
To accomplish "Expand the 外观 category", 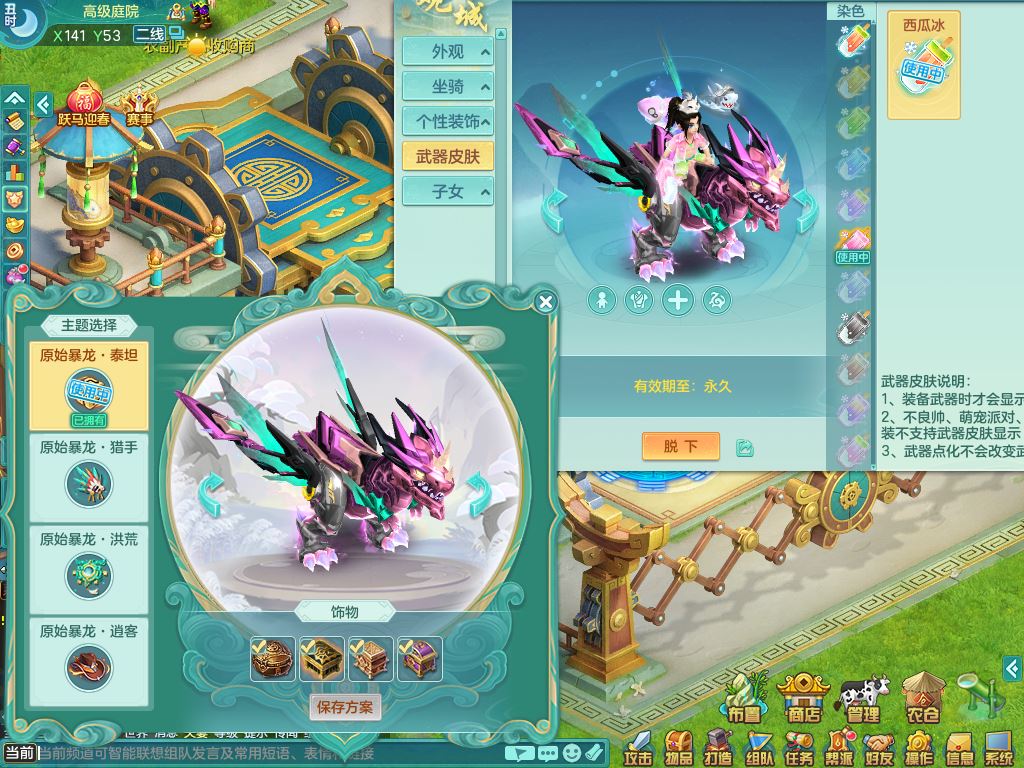I will pos(447,52).
